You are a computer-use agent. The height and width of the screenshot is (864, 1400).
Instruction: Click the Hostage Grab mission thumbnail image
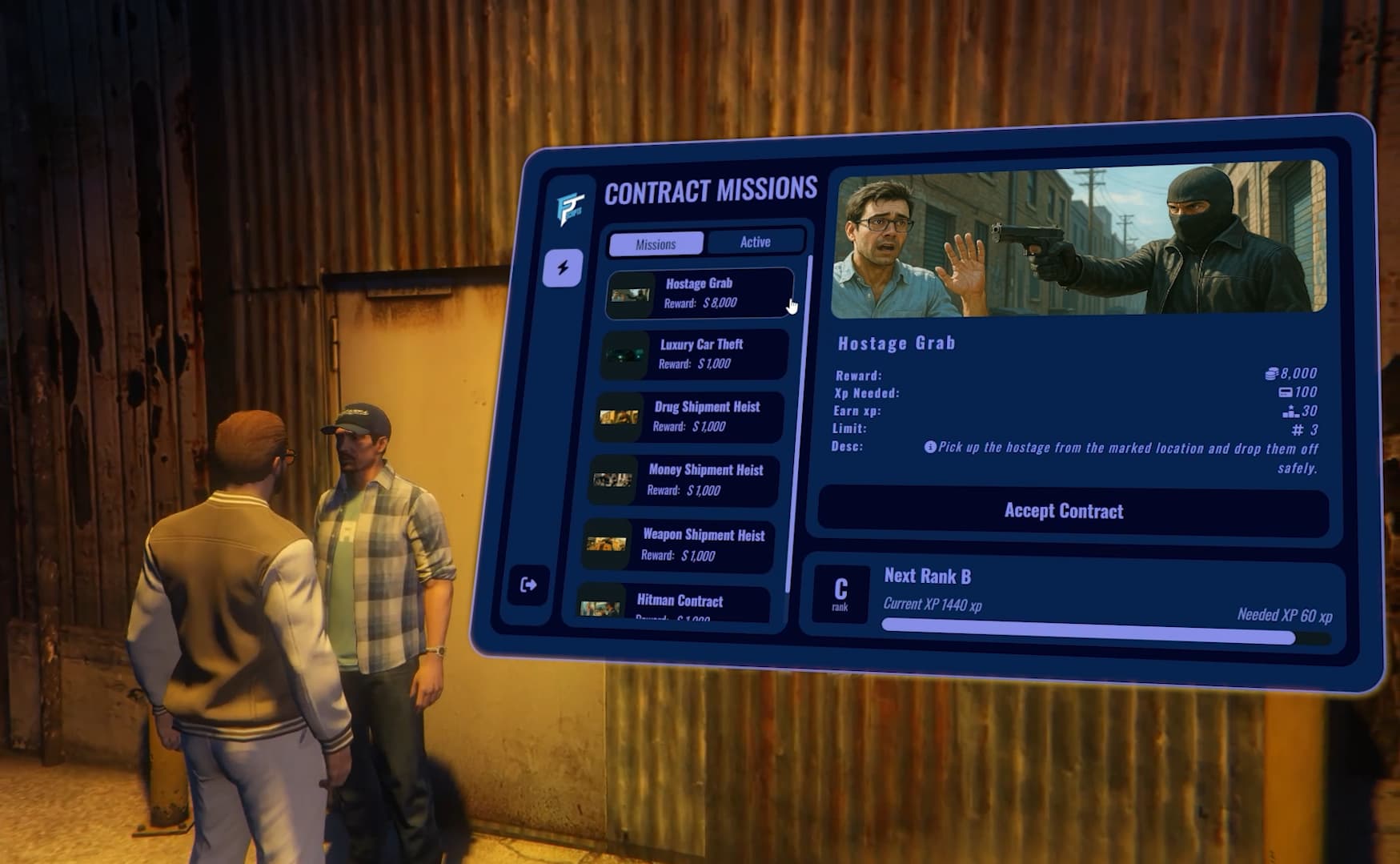point(629,294)
